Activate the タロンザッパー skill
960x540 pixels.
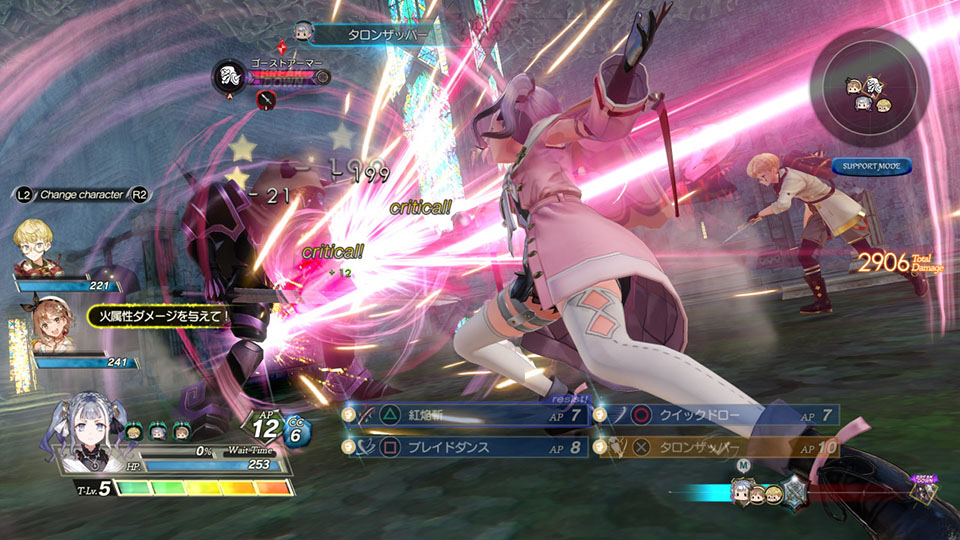pos(717,446)
